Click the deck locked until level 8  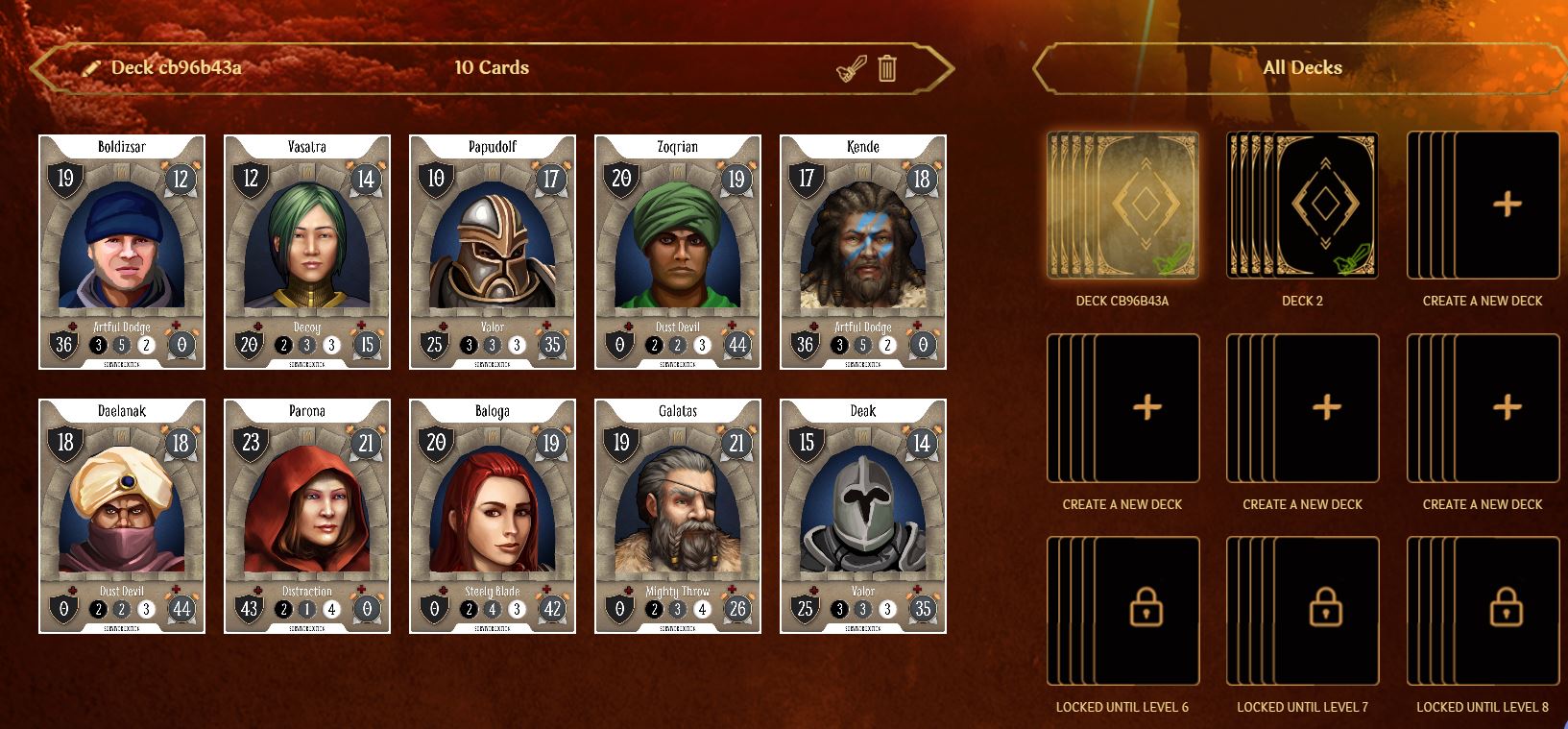(x=1483, y=611)
